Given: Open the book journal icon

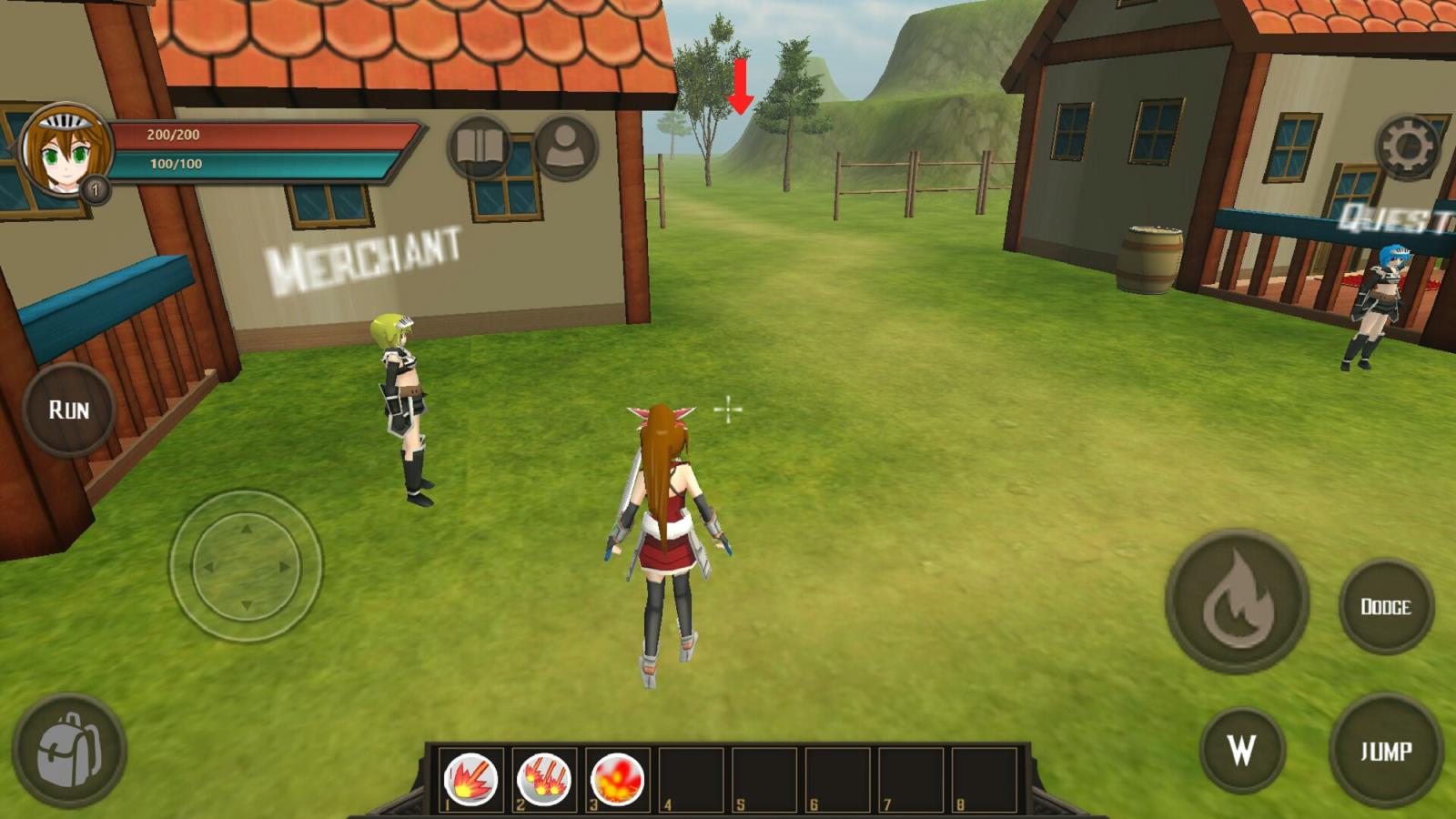Looking at the screenshot, I should click(x=479, y=147).
